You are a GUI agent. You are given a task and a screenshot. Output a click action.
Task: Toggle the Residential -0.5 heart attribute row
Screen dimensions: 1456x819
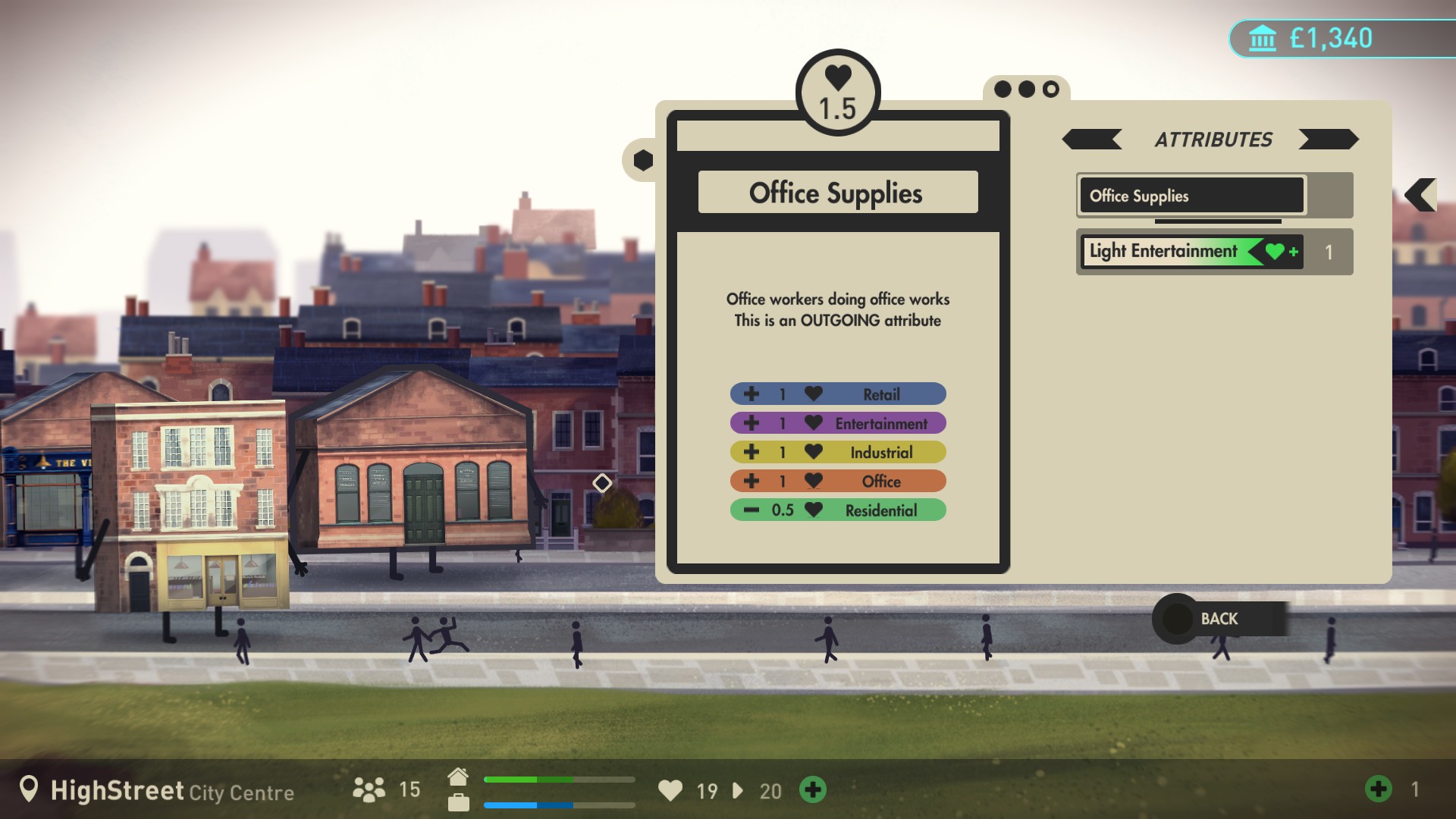pyautogui.click(x=837, y=510)
